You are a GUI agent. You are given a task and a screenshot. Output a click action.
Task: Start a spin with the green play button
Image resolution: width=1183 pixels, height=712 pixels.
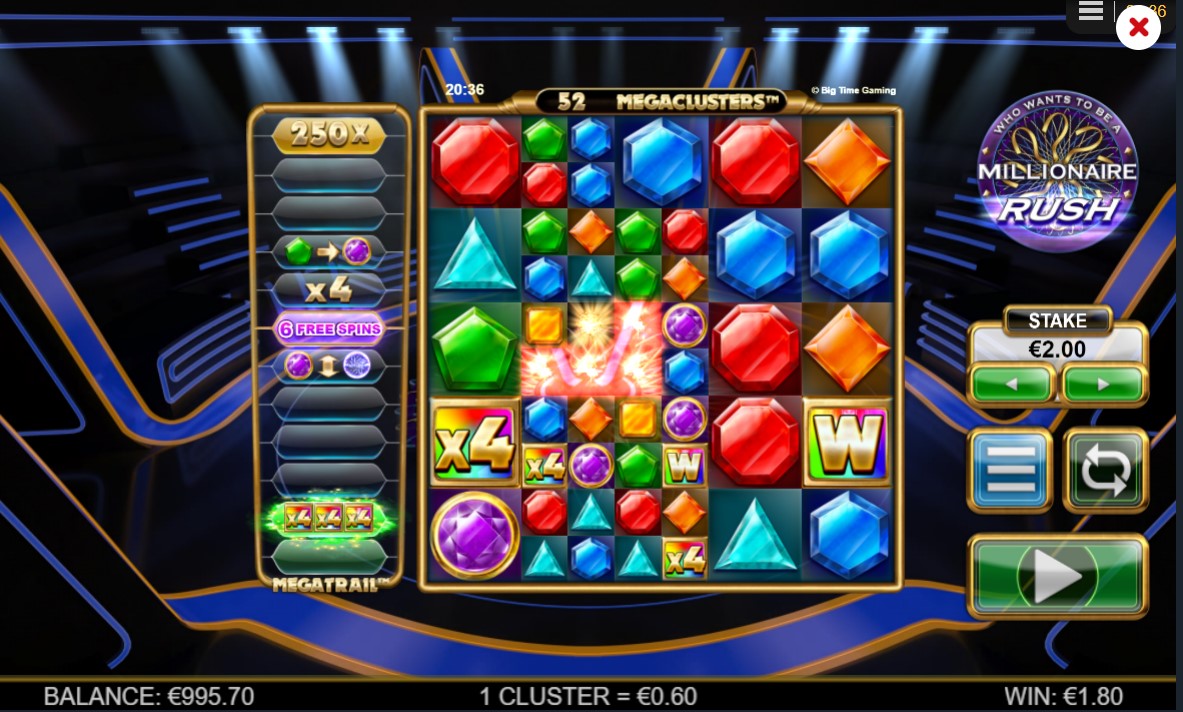coord(1057,576)
